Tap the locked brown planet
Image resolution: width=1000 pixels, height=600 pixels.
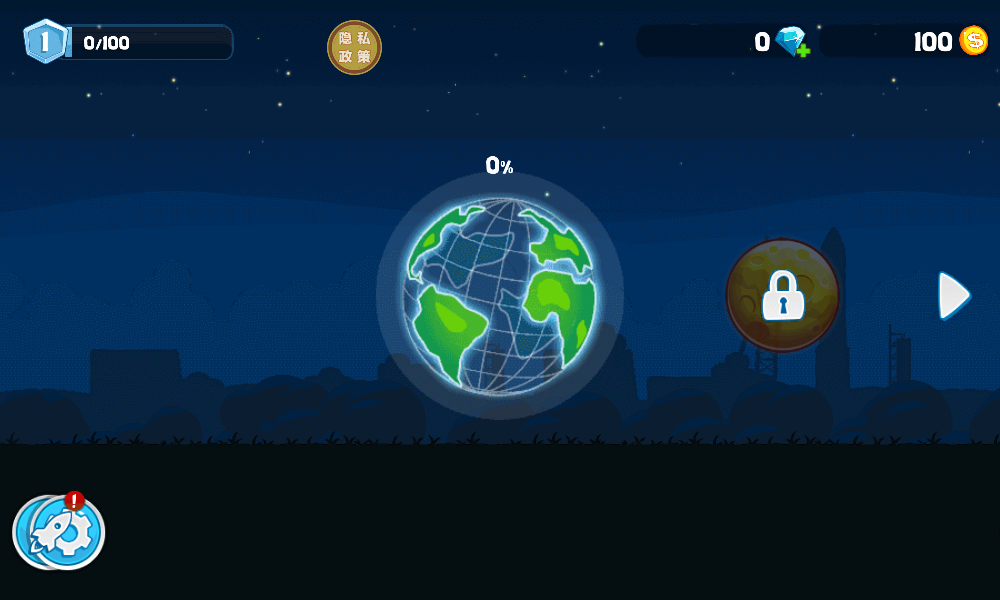point(782,295)
